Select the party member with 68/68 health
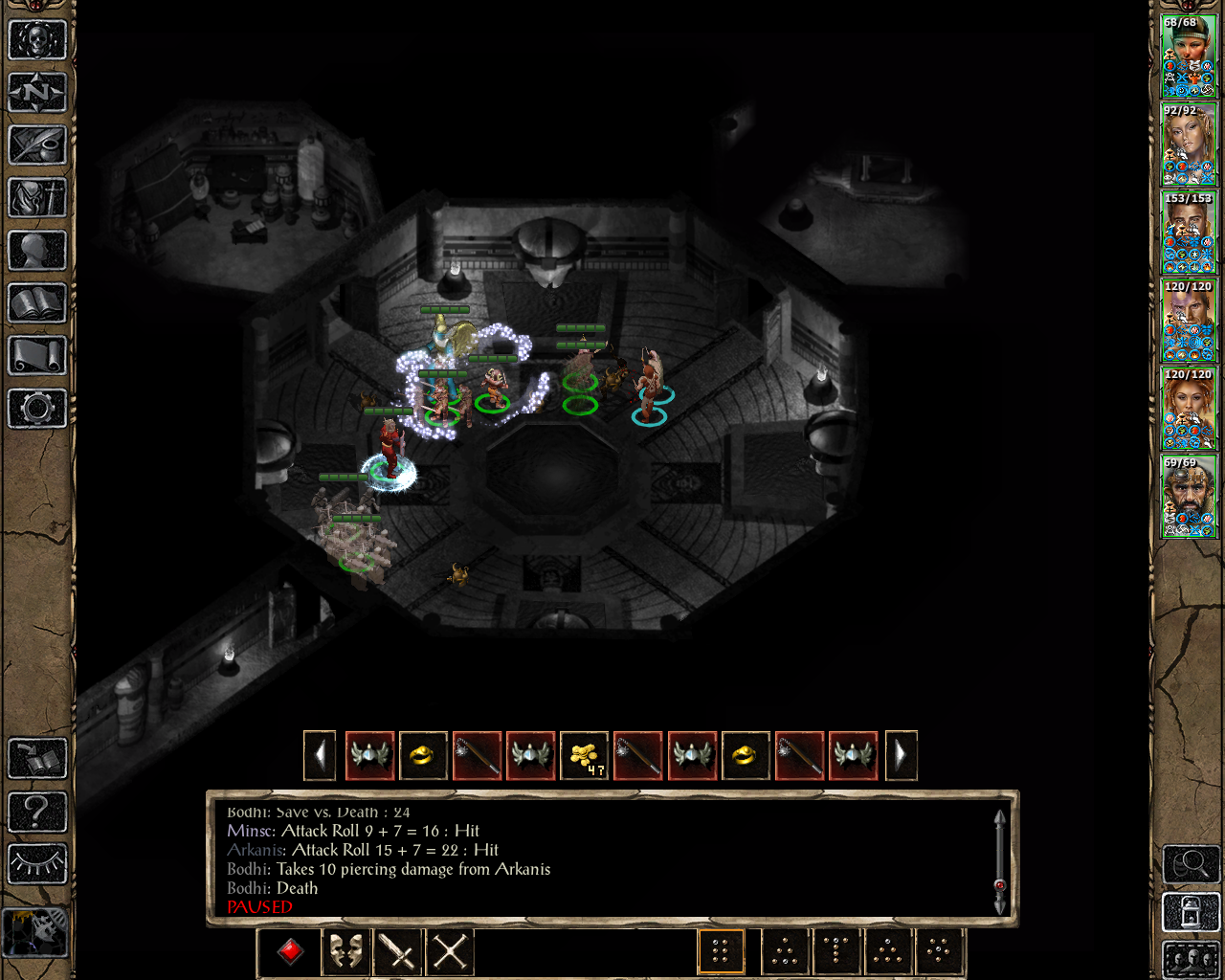 (1188, 56)
